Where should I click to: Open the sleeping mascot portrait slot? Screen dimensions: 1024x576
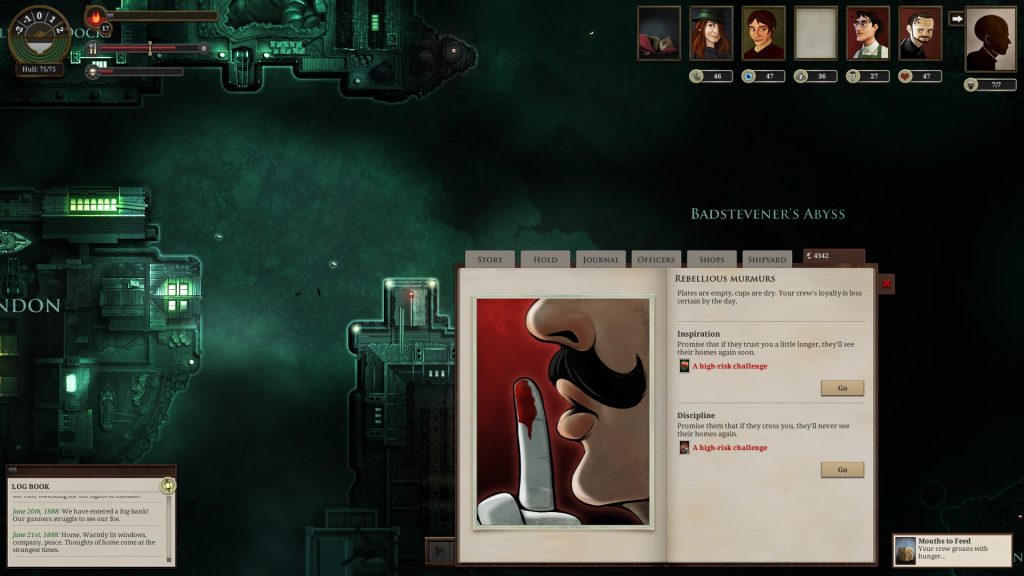659,33
